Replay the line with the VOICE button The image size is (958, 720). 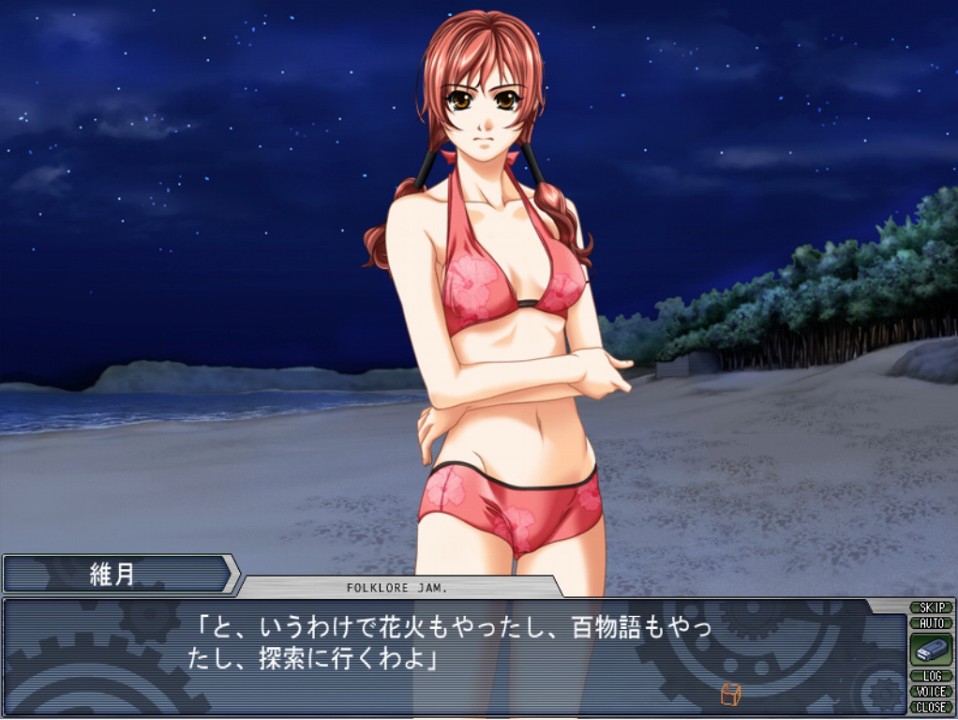click(x=931, y=691)
